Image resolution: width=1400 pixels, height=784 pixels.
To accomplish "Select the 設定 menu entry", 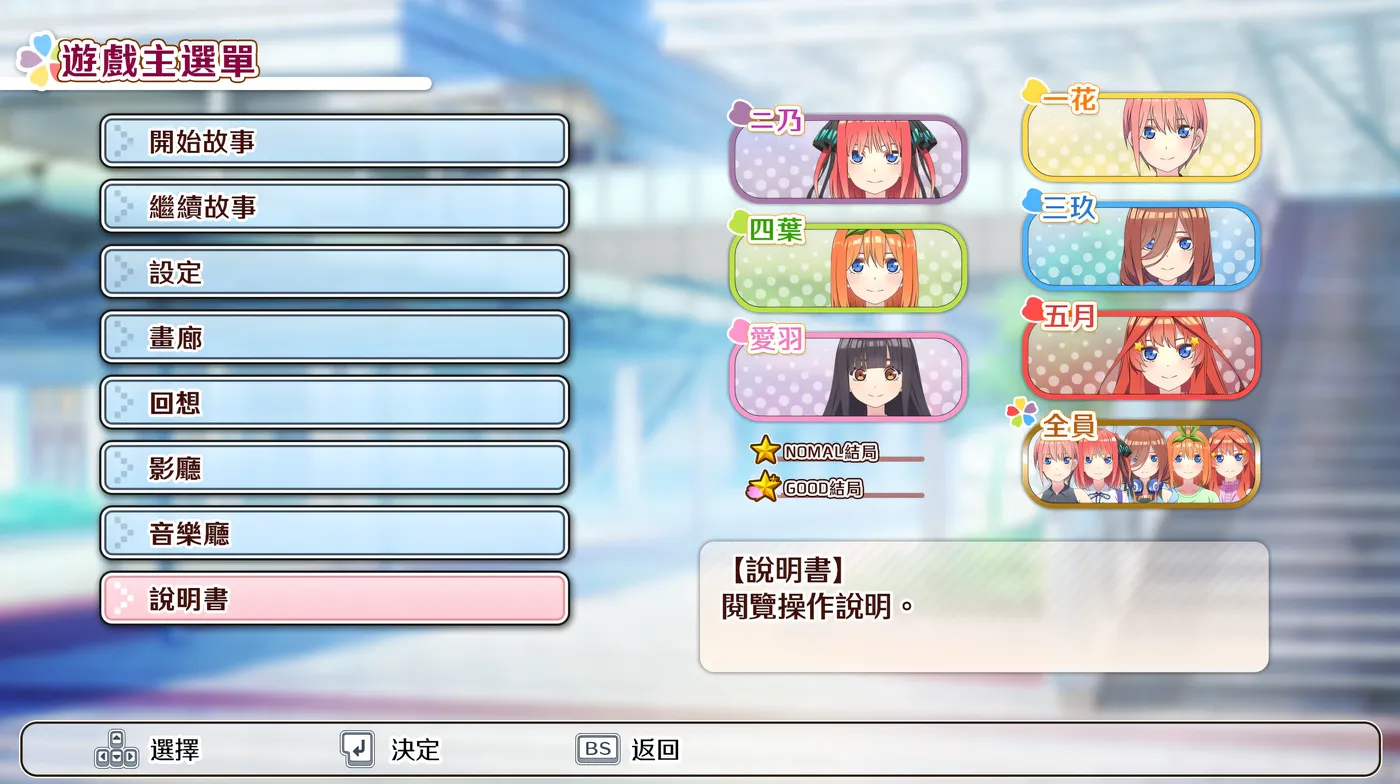I will pyautogui.click(x=333, y=272).
